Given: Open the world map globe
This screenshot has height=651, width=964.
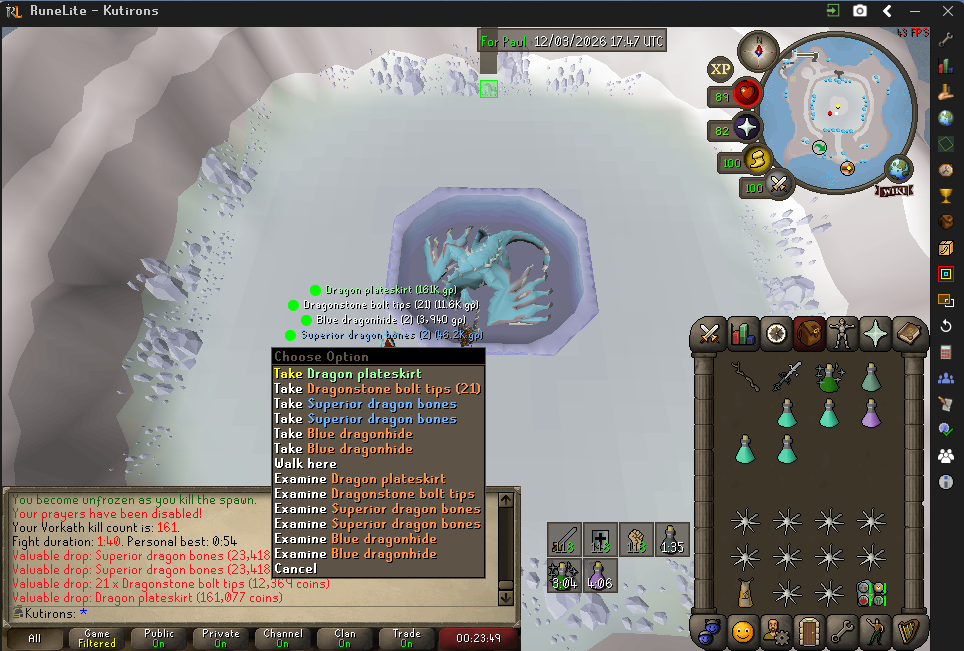Looking at the screenshot, I should (900, 167).
